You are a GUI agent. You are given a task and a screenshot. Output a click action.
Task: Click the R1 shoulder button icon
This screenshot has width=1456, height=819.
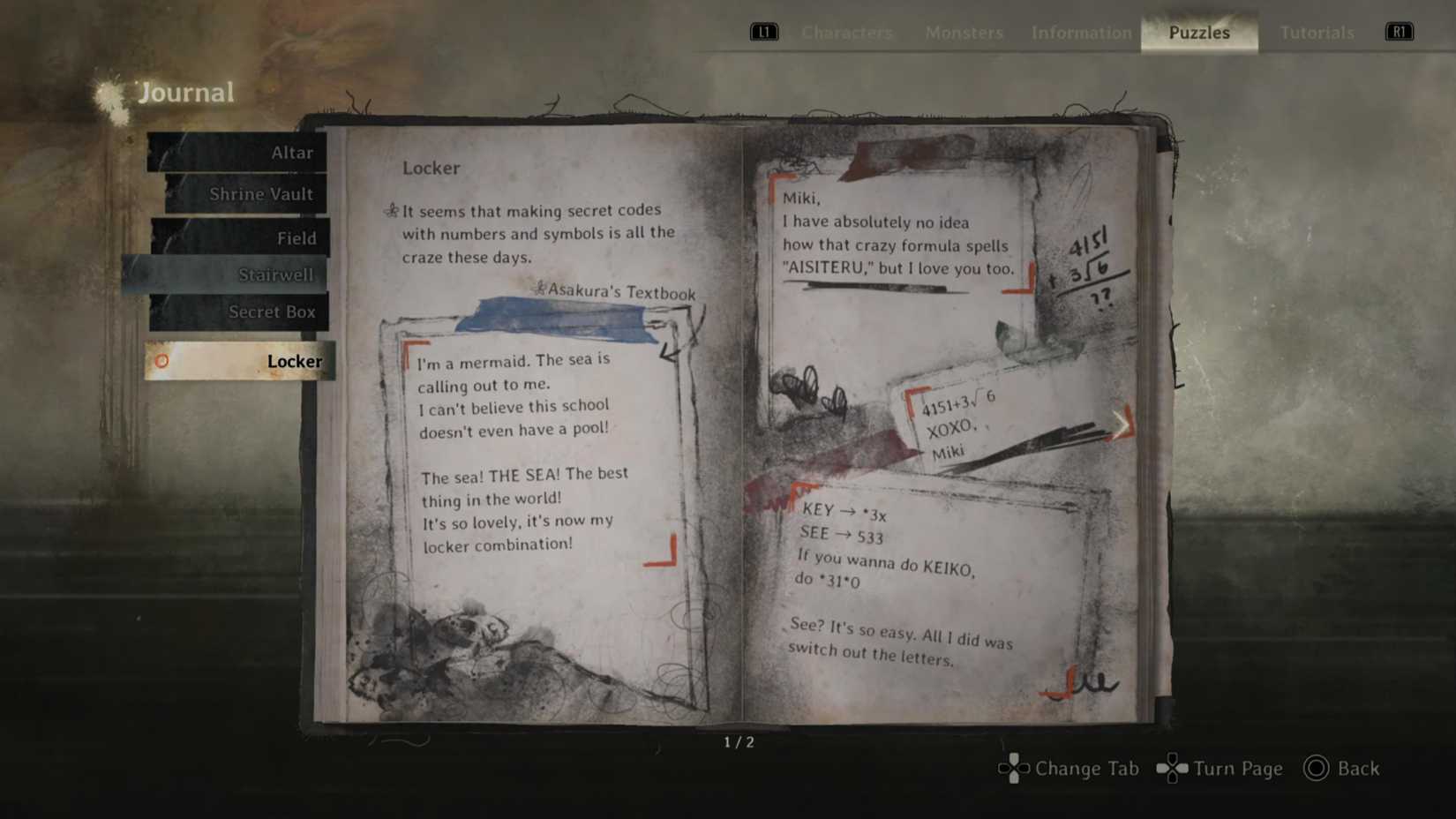pos(1399,32)
